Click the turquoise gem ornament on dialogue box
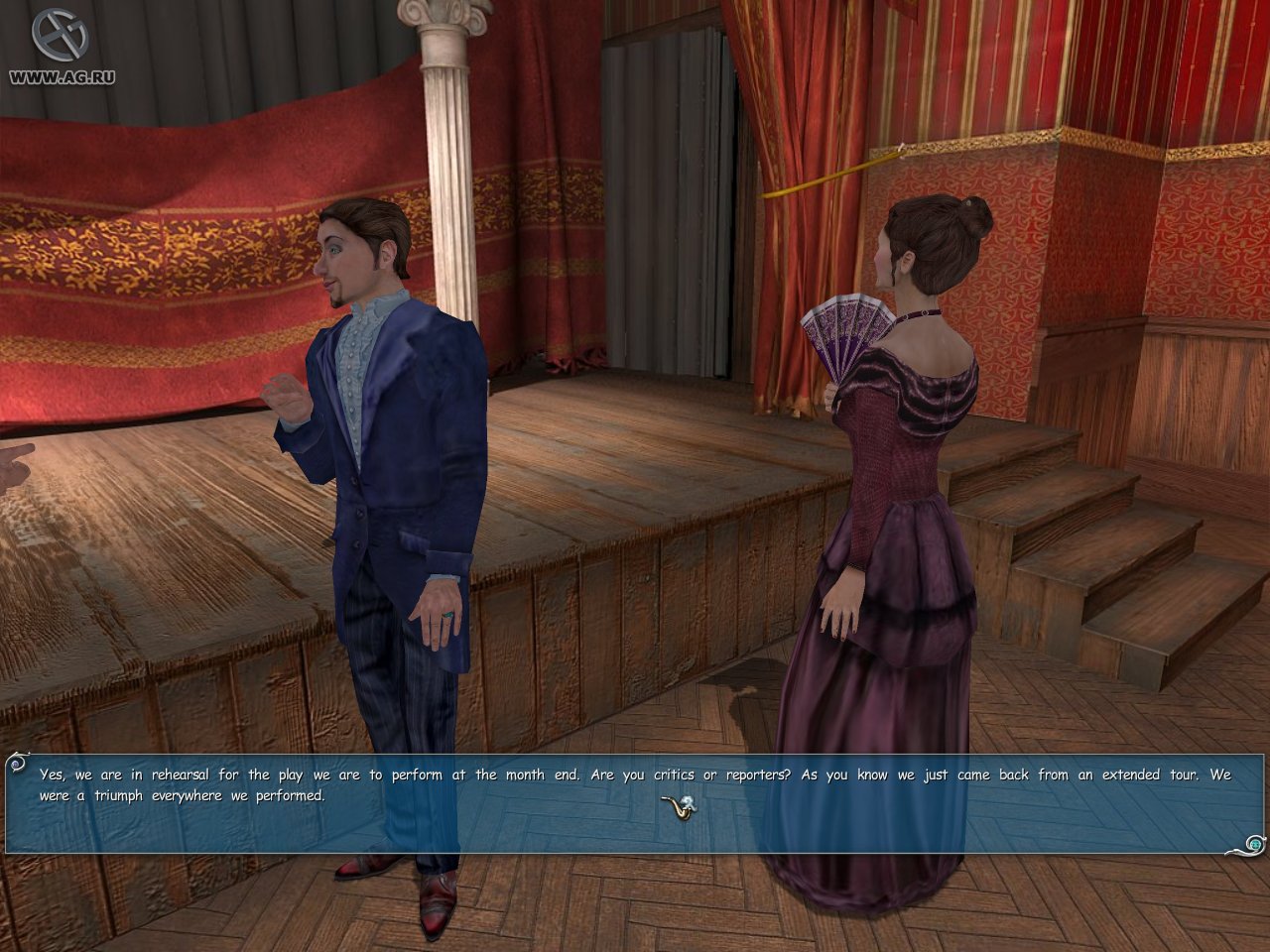1270x952 pixels. pyautogui.click(x=1255, y=844)
